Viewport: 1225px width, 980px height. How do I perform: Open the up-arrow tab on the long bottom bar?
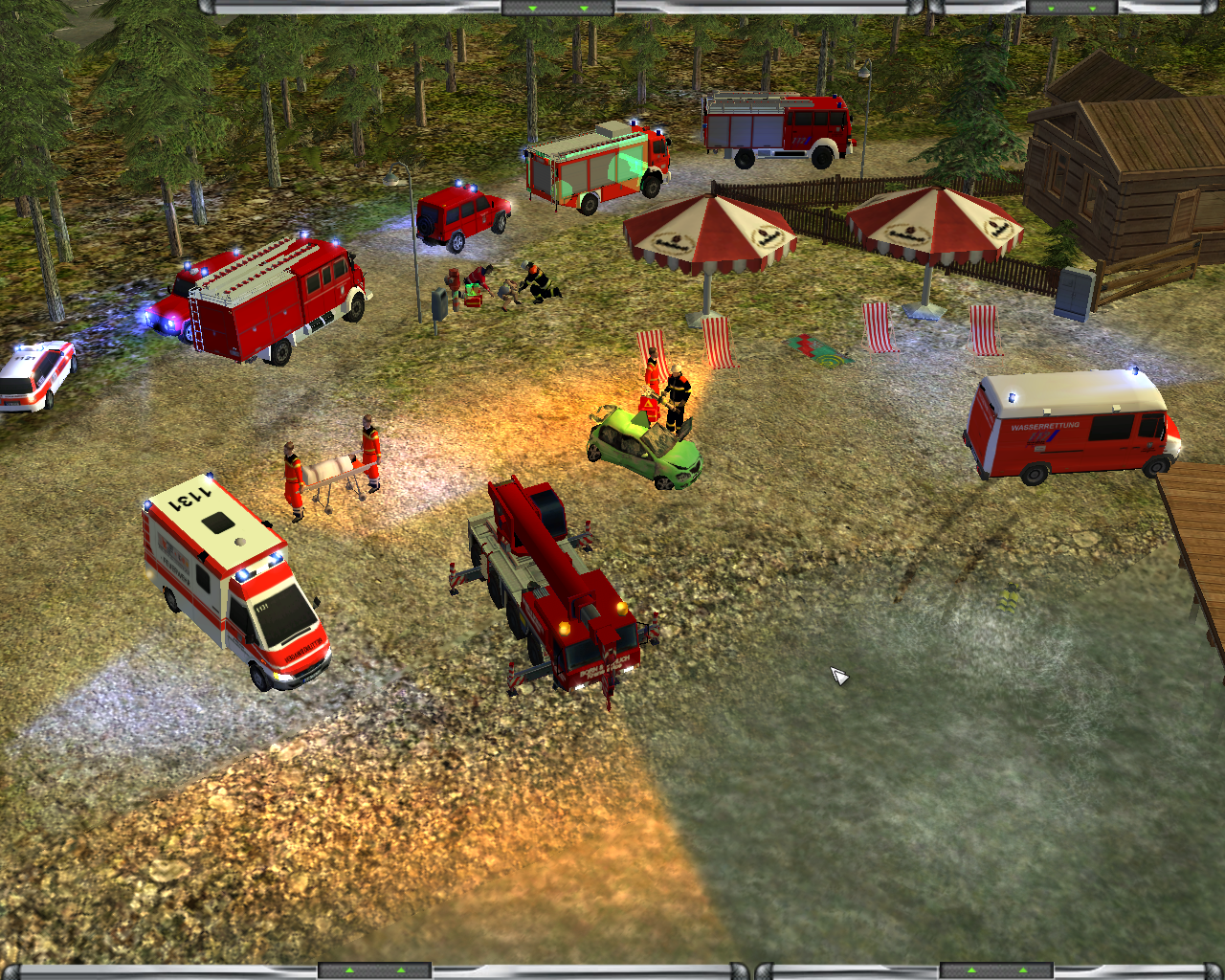374,971
